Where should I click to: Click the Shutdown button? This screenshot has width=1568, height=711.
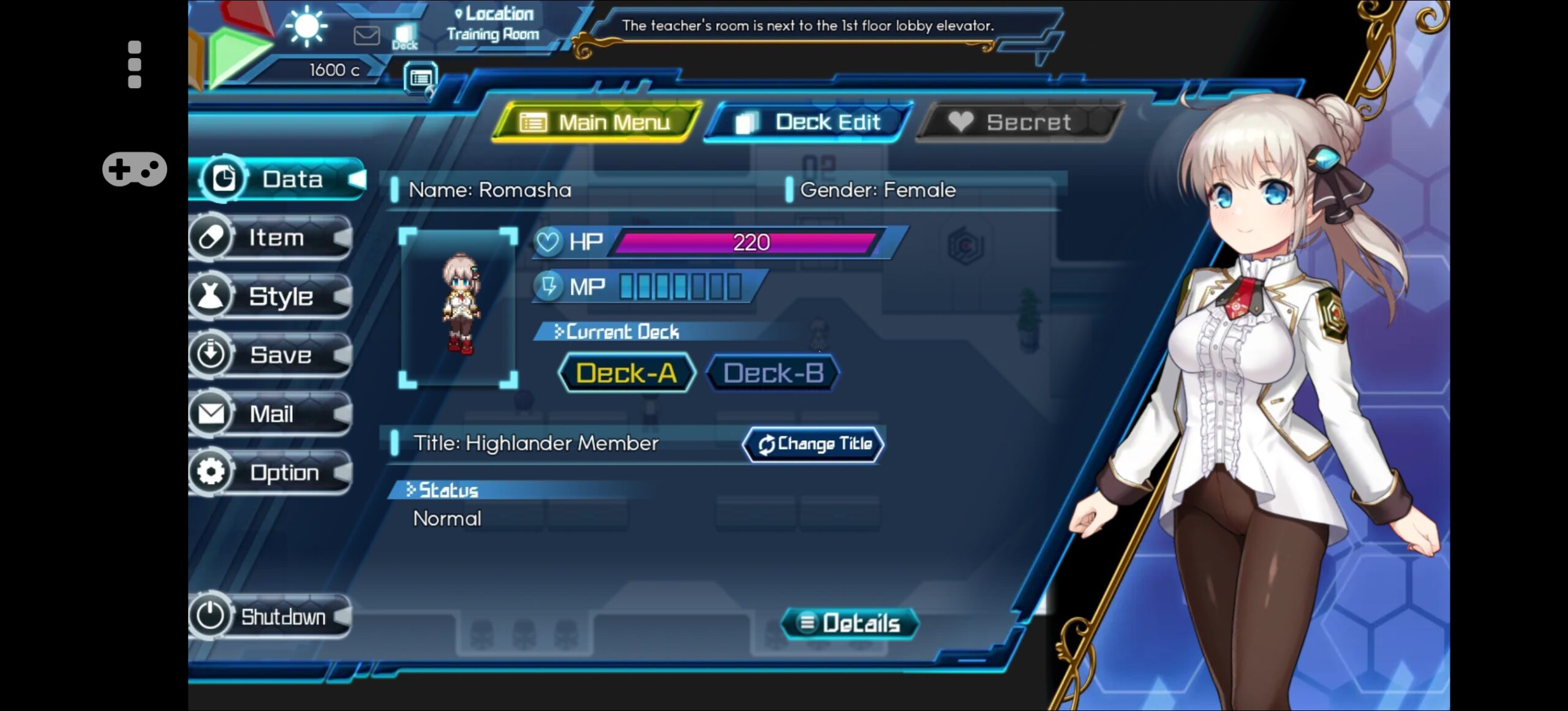(271, 616)
